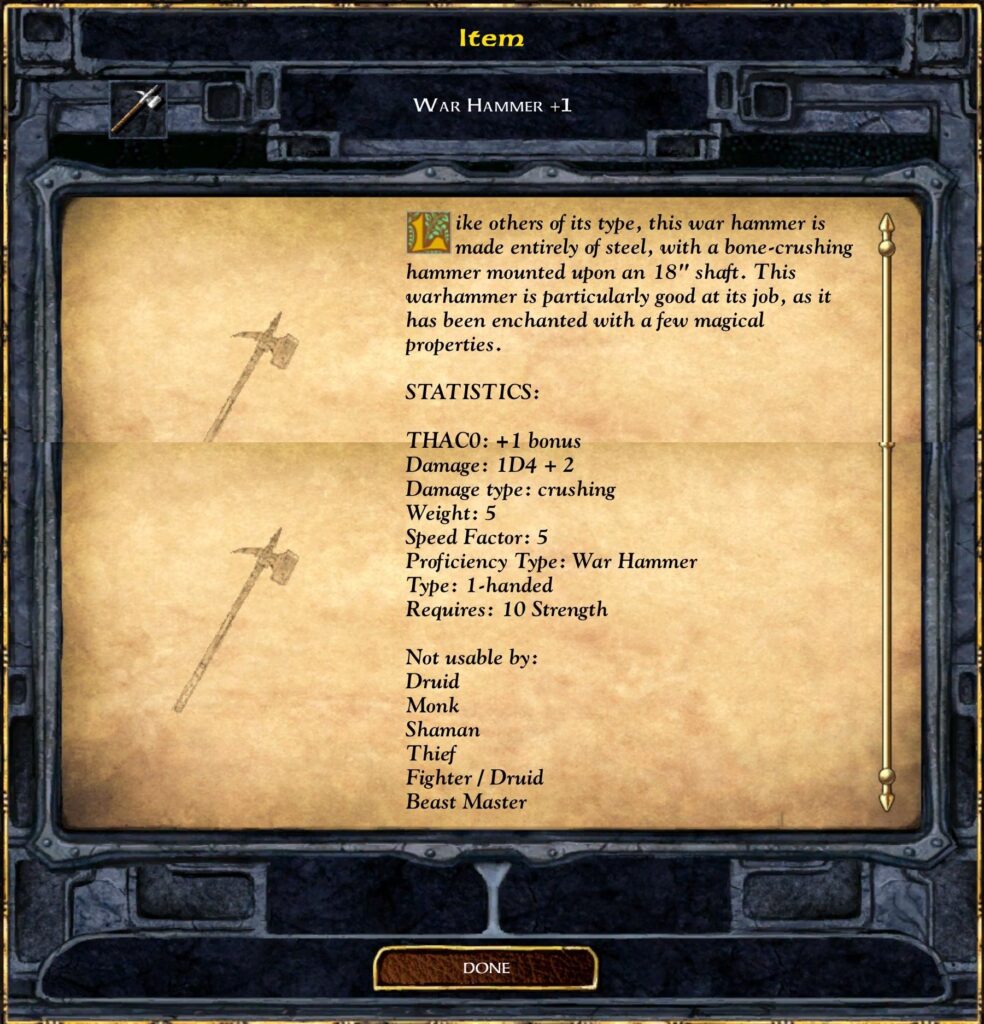
Task: Click the description scrollbar's up arrow
Action: tap(886, 224)
